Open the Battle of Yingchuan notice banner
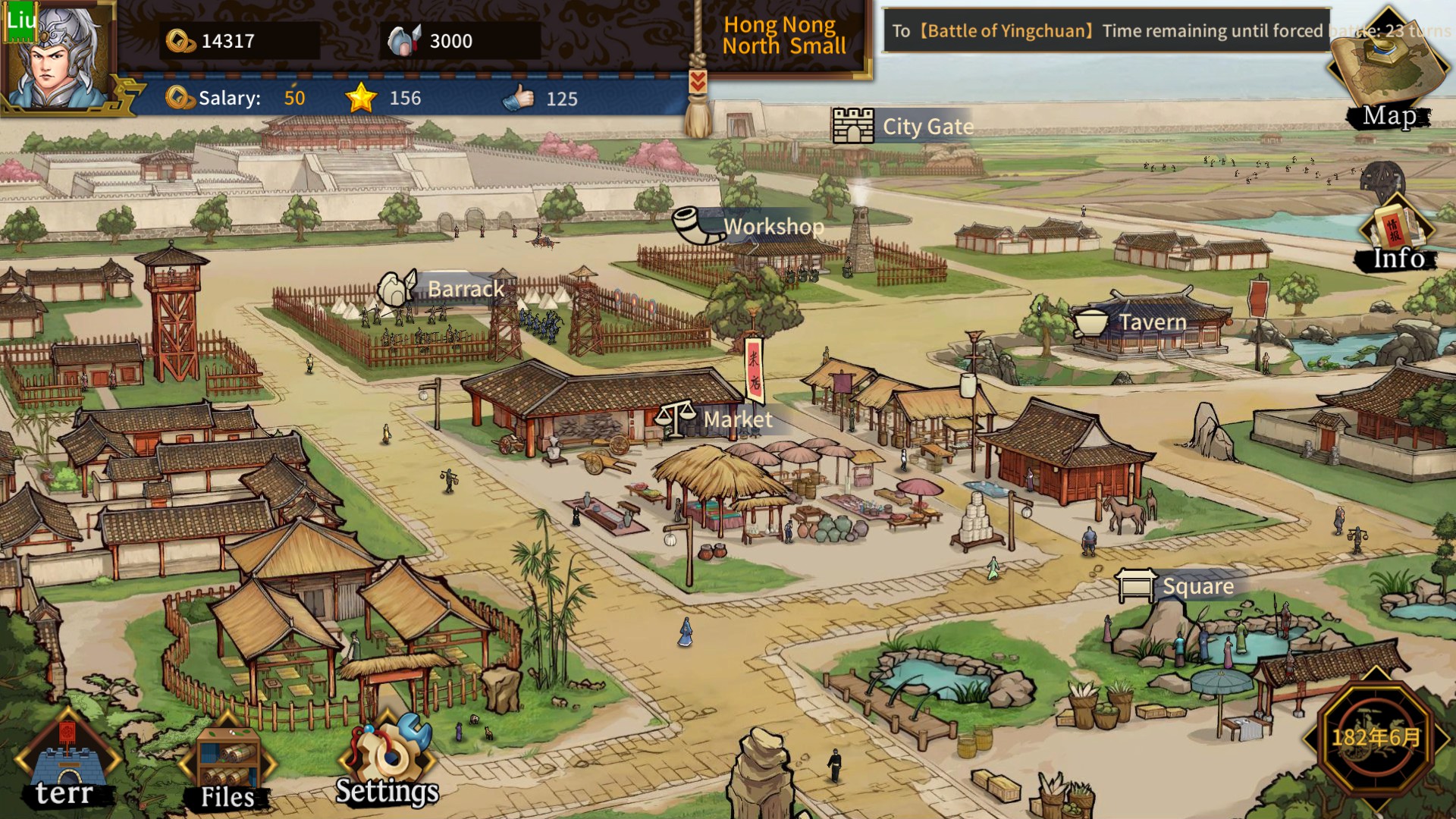This screenshot has height=819, width=1456. pyautogui.click(x=1107, y=31)
